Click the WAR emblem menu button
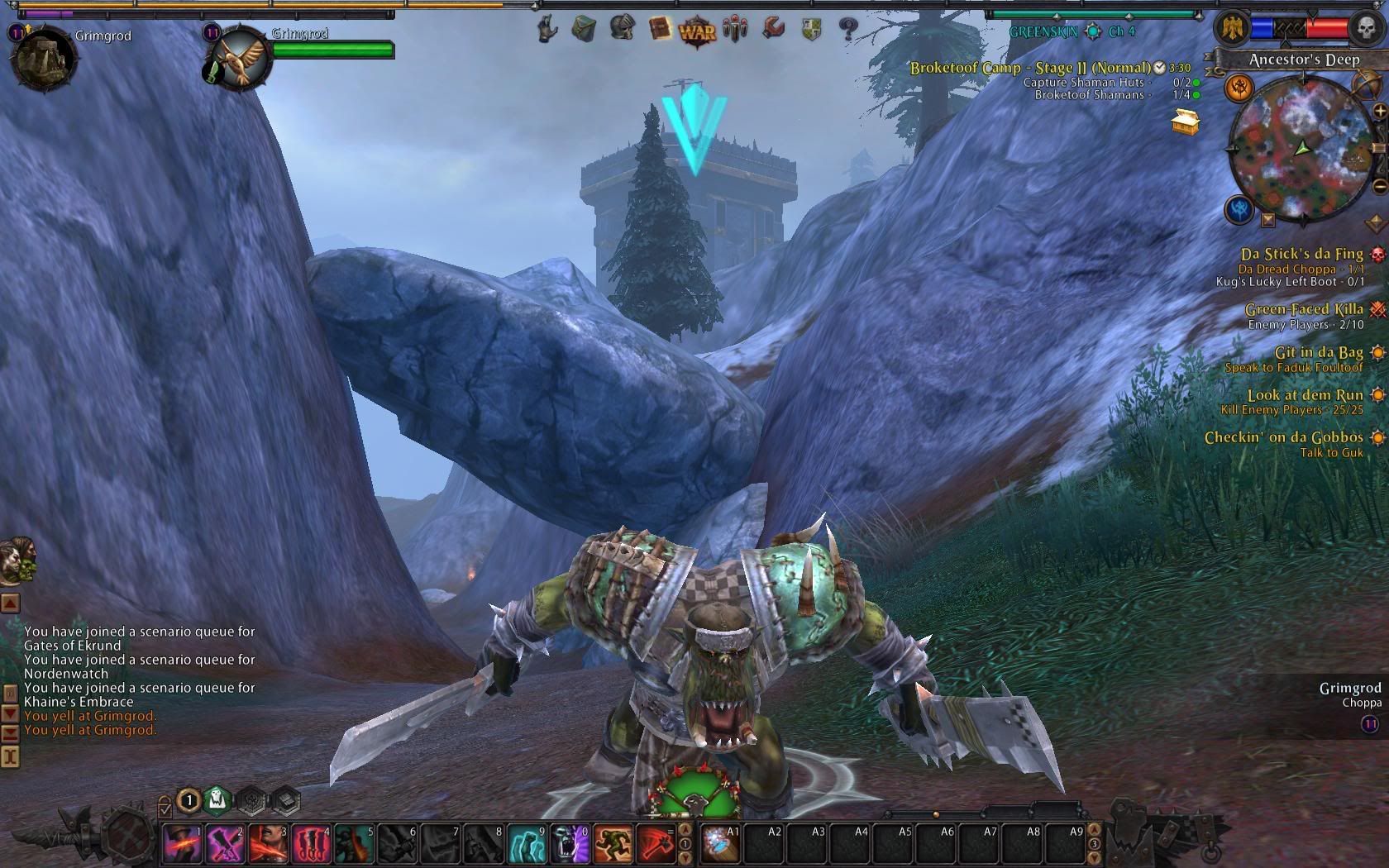This screenshot has width=1389, height=868. (x=697, y=31)
